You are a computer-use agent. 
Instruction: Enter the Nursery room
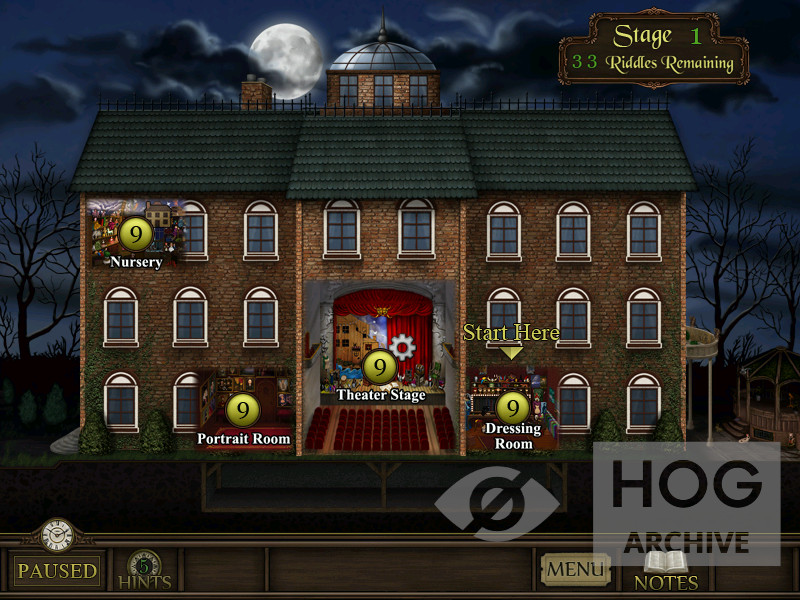(x=135, y=233)
